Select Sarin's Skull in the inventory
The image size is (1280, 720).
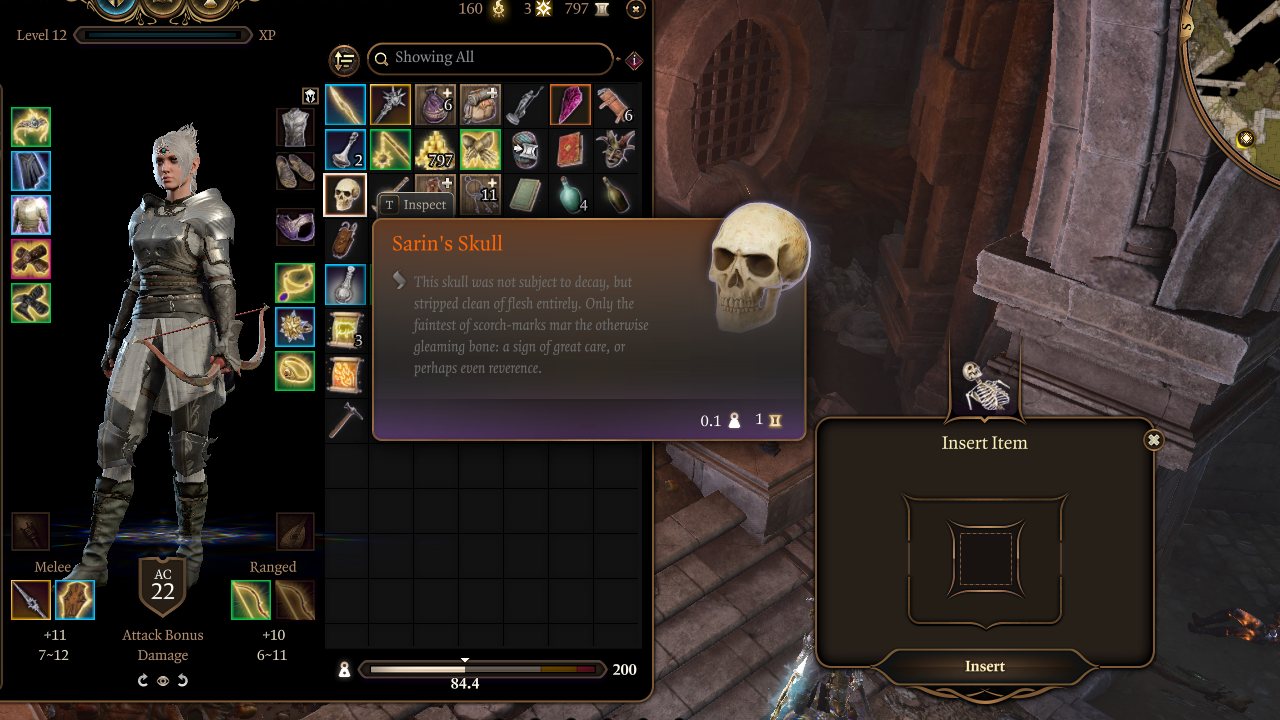(x=345, y=194)
